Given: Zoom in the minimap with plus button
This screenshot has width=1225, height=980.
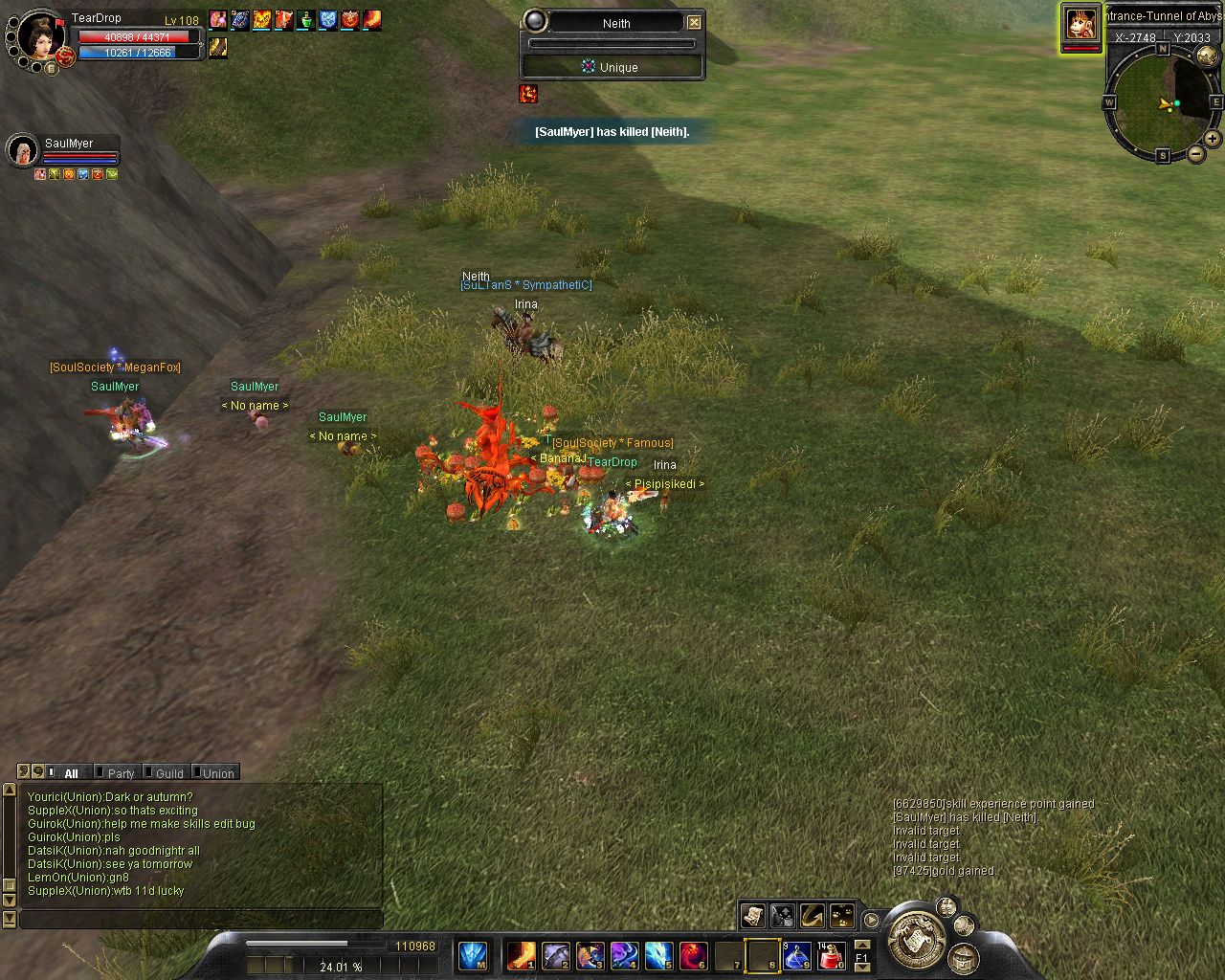Looking at the screenshot, I should pyautogui.click(x=1212, y=139).
